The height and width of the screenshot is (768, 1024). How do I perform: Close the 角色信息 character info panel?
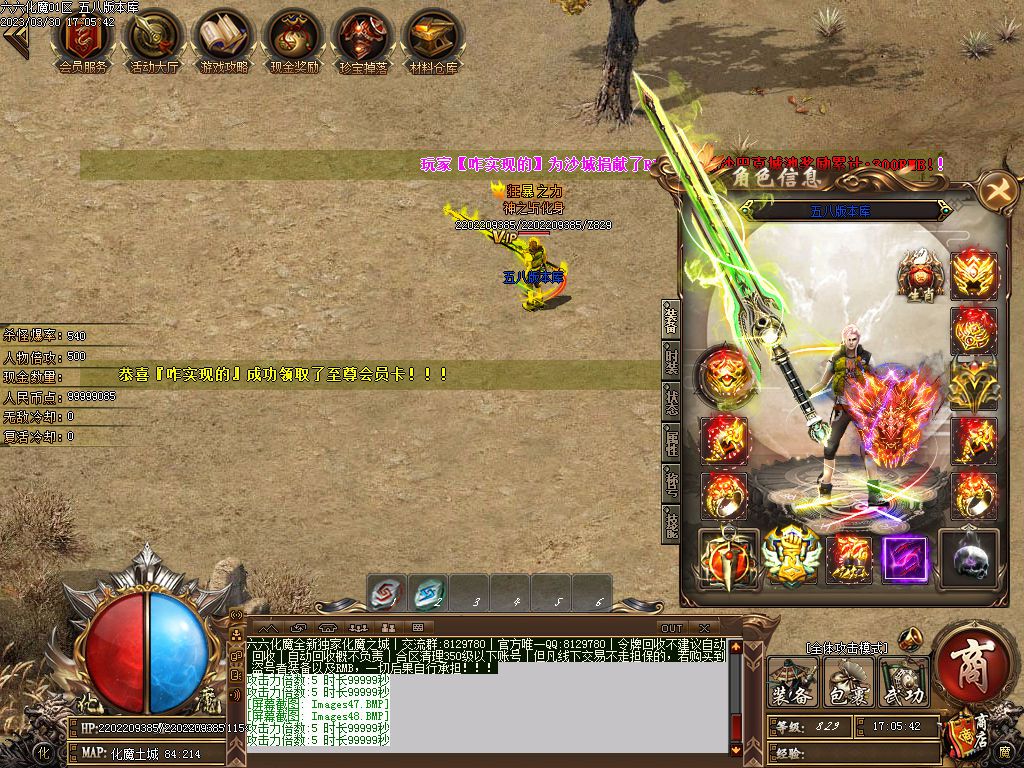click(996, 190)
